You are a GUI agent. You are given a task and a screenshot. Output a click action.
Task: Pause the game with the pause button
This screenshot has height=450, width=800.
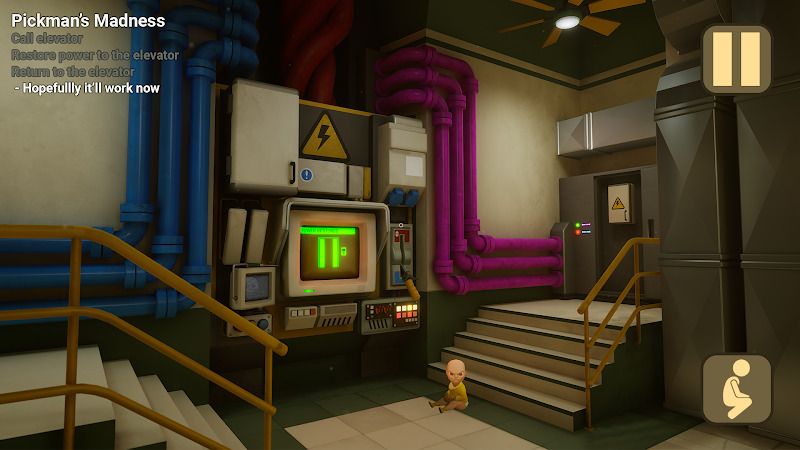click(x=737, y=59)
